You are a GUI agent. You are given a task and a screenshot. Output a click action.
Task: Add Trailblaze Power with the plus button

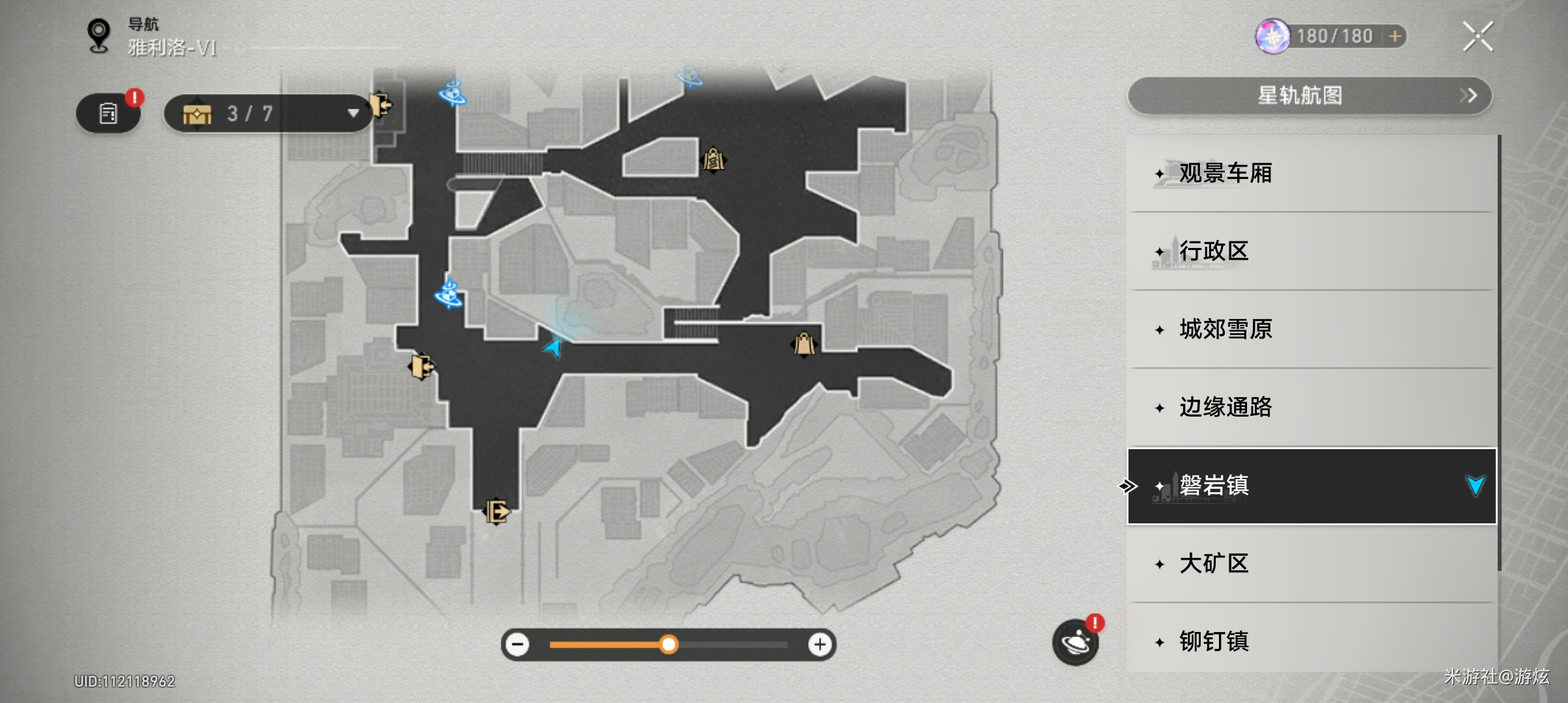click(1394, 36)
